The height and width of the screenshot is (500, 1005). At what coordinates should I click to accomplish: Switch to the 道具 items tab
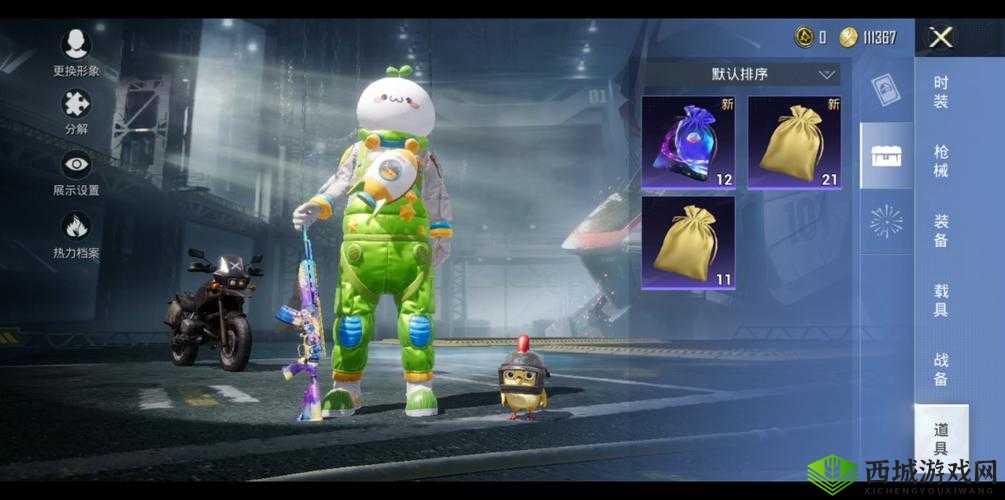(x=941, y=438)
